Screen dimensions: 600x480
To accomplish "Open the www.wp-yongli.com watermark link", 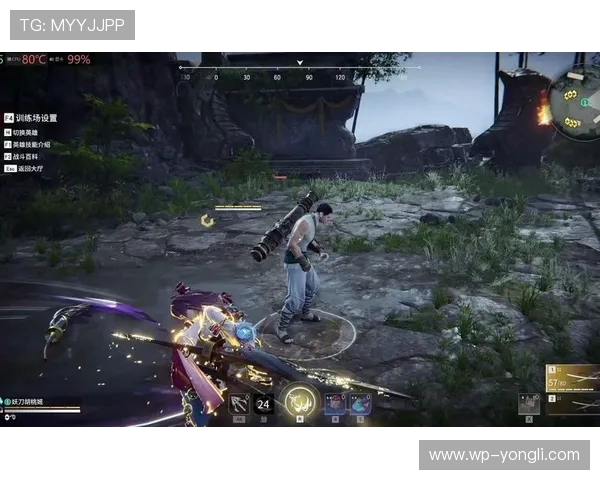I will click(x=504, y=455).
